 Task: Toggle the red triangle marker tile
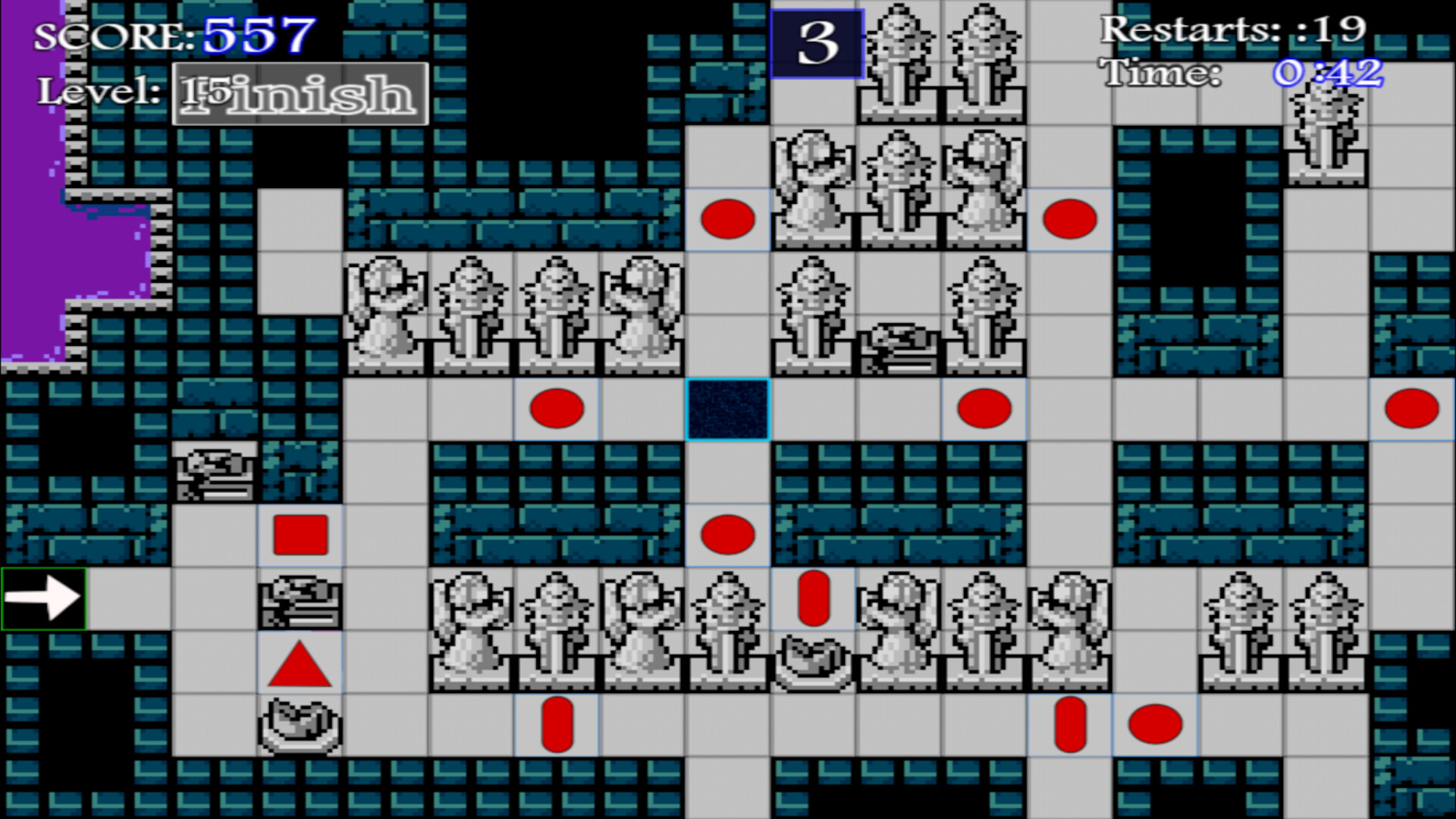300,664
